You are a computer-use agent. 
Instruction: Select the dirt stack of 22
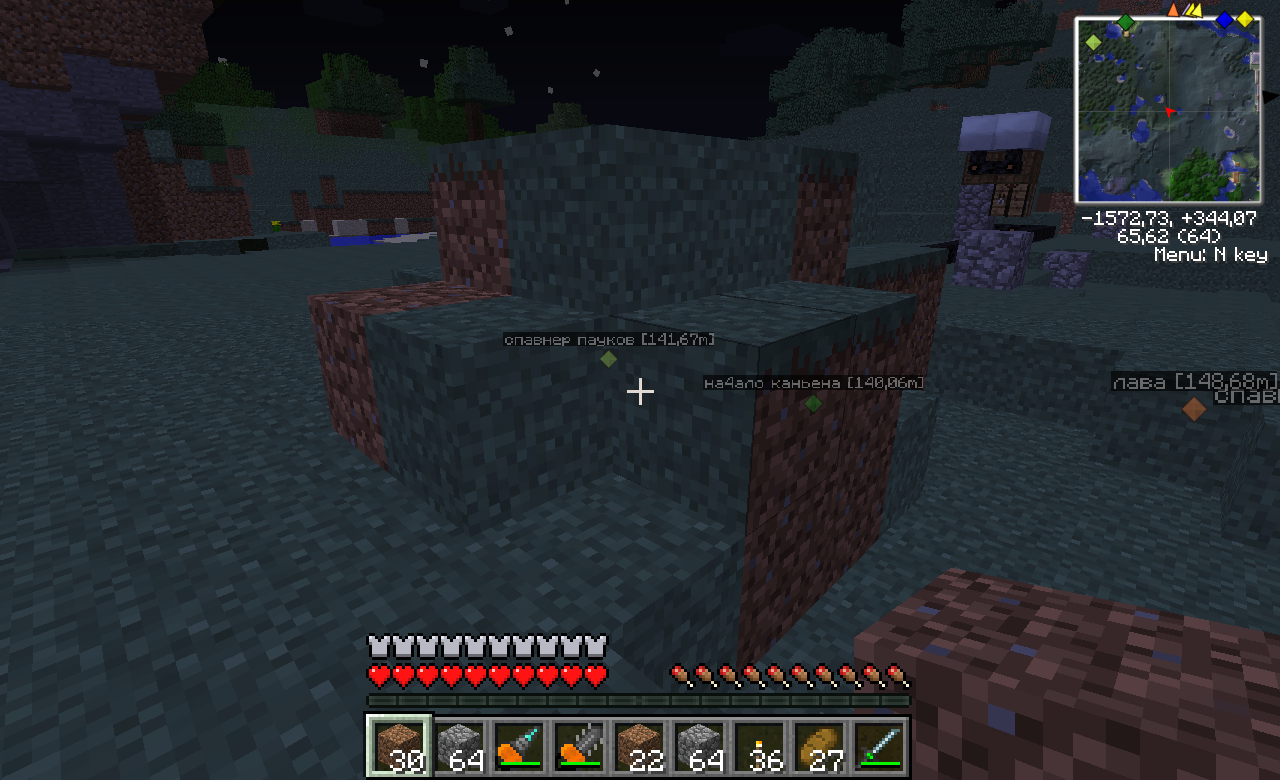[639, 745]
